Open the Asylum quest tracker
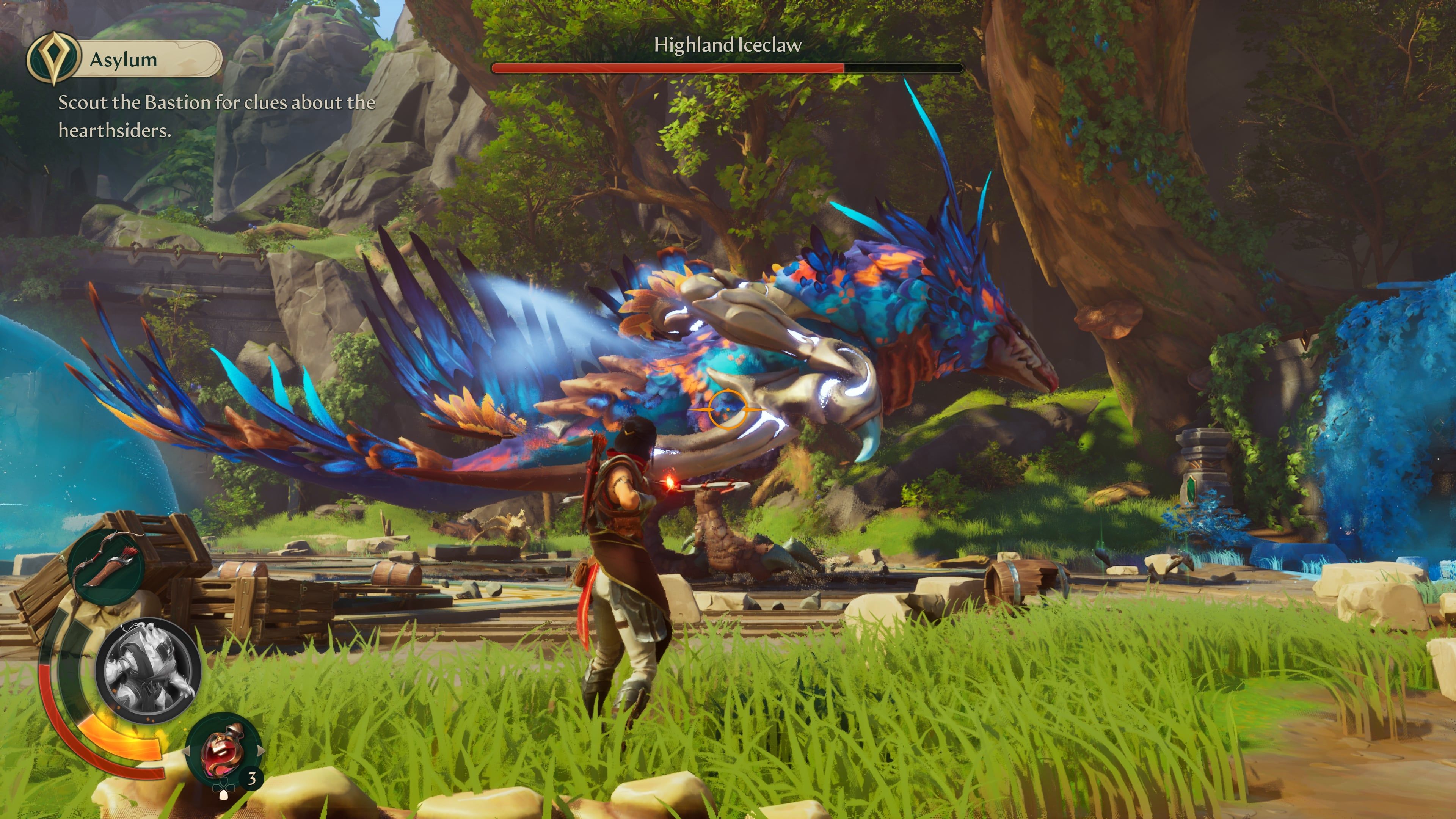The width and height of the screenshot is (1456, 819). tap(124, 59)
